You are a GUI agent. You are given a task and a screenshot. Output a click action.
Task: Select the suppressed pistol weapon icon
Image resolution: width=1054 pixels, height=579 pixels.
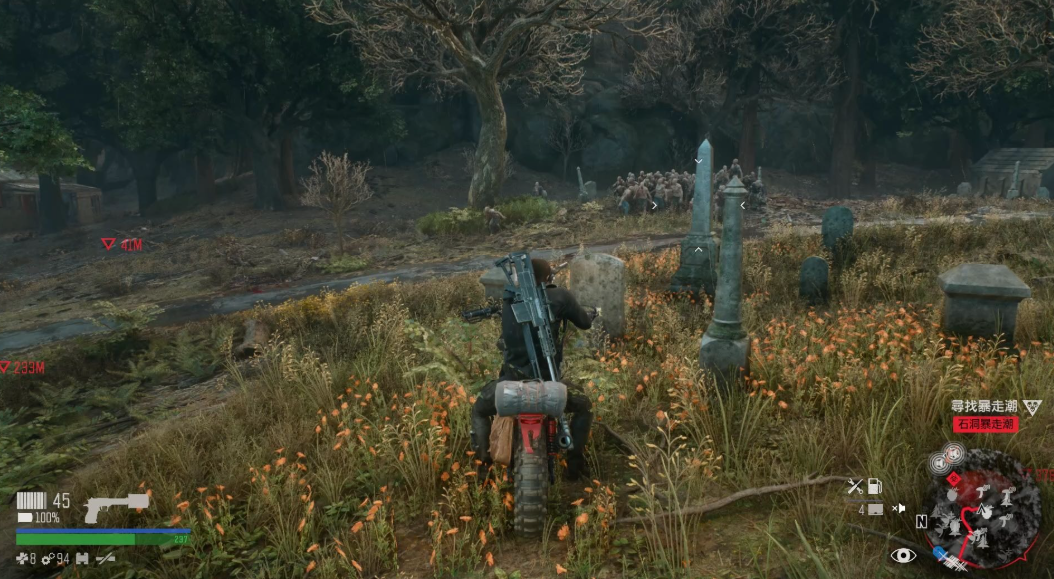[x=115, y=505]
